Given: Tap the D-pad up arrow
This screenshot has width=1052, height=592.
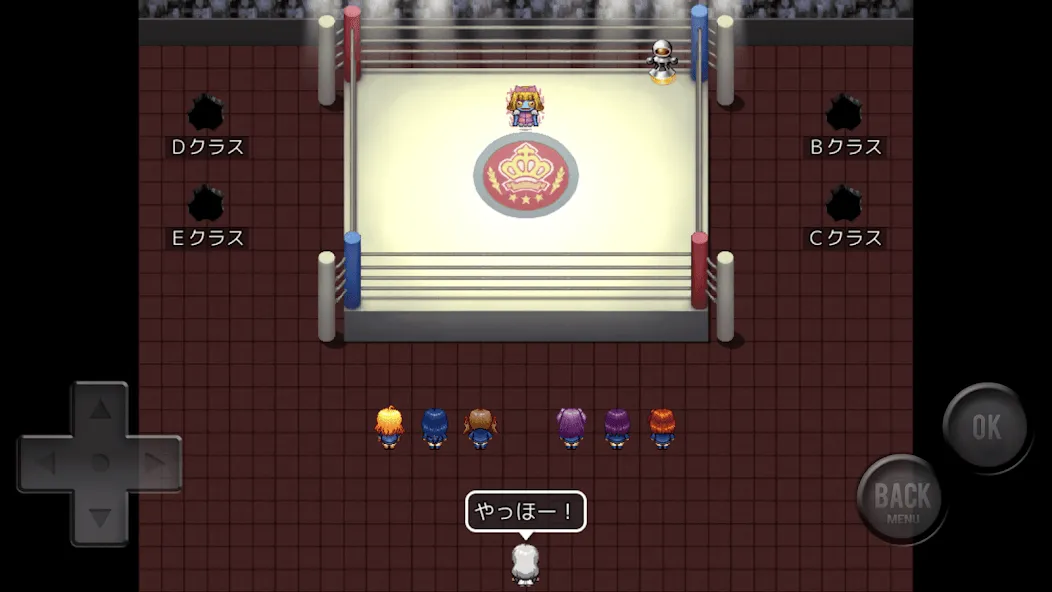Looking at the screenshot, I should tap(100, 408).
